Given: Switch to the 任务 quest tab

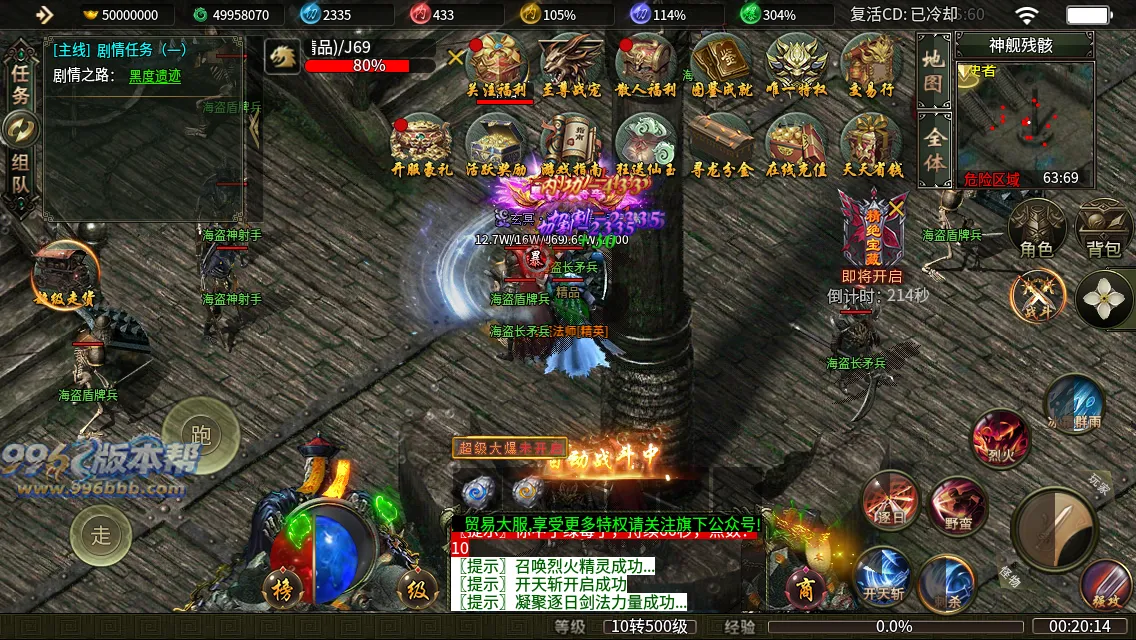Looking at the screenshot, I should (x=20, y=83).
